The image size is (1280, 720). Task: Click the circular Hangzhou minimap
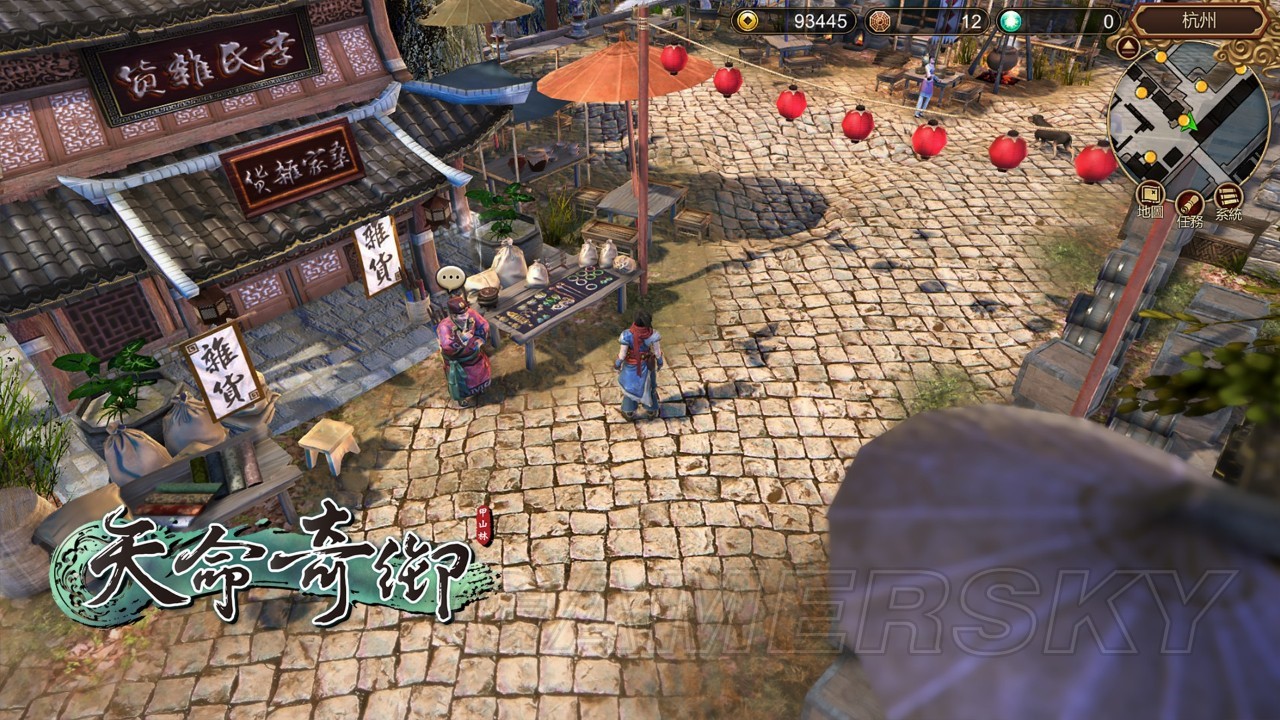click(x=1188, y=119)
